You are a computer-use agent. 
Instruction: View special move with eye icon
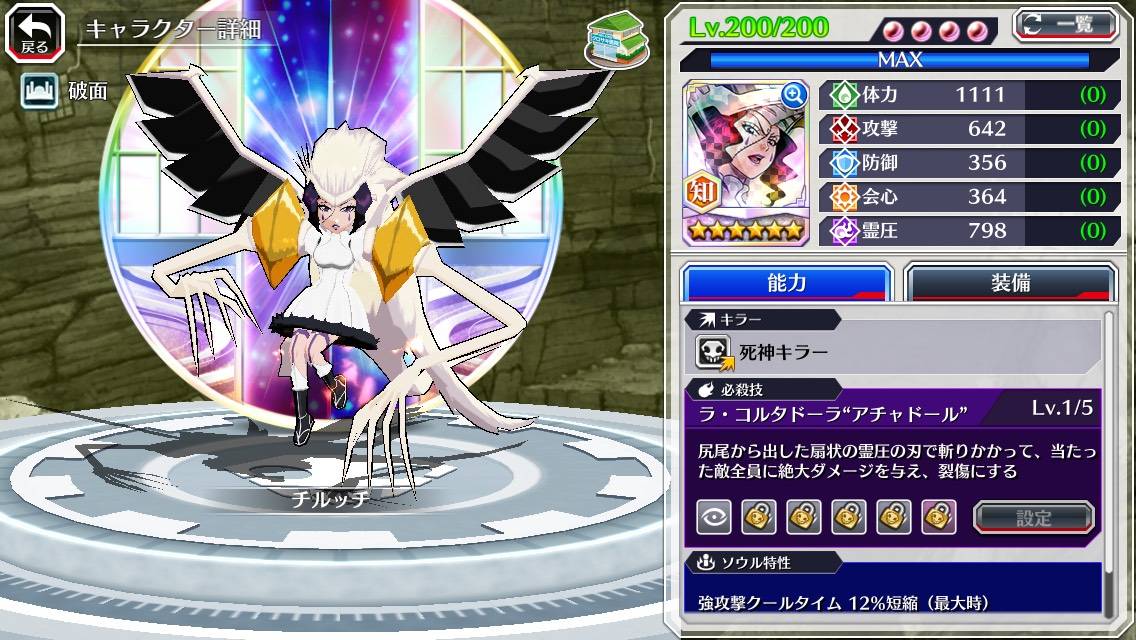[714, 517]
